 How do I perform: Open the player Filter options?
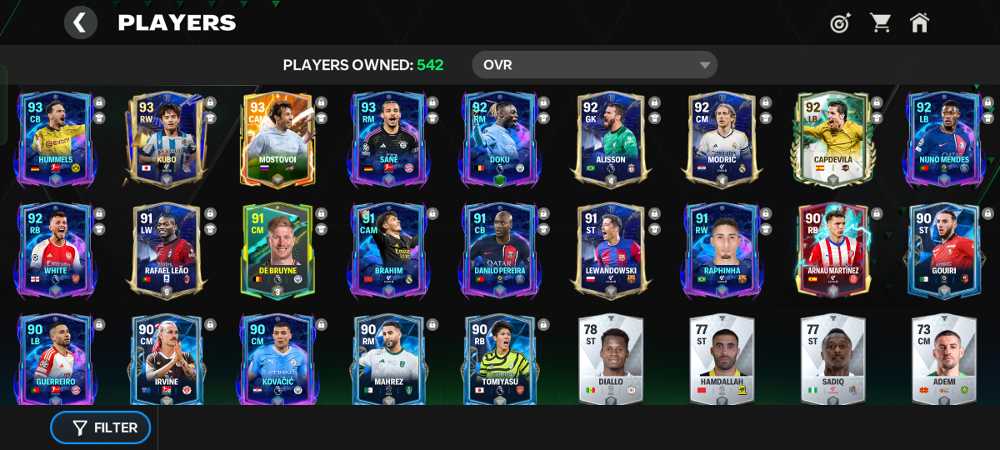pyautogui.click(x=101, y=428)
